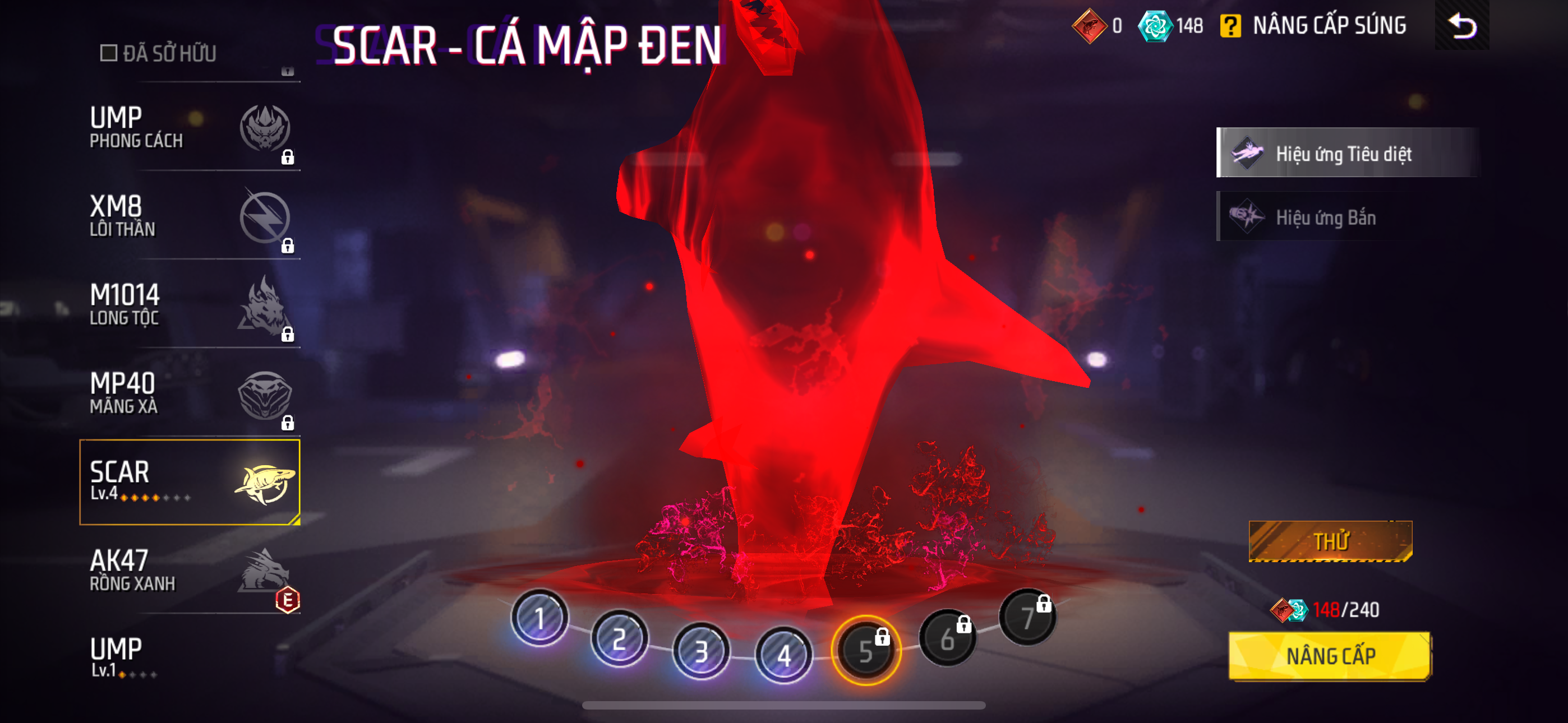
Task: Select locked upgrade level 7 node
Action: pyautogui.click(x=1027, y=617)
